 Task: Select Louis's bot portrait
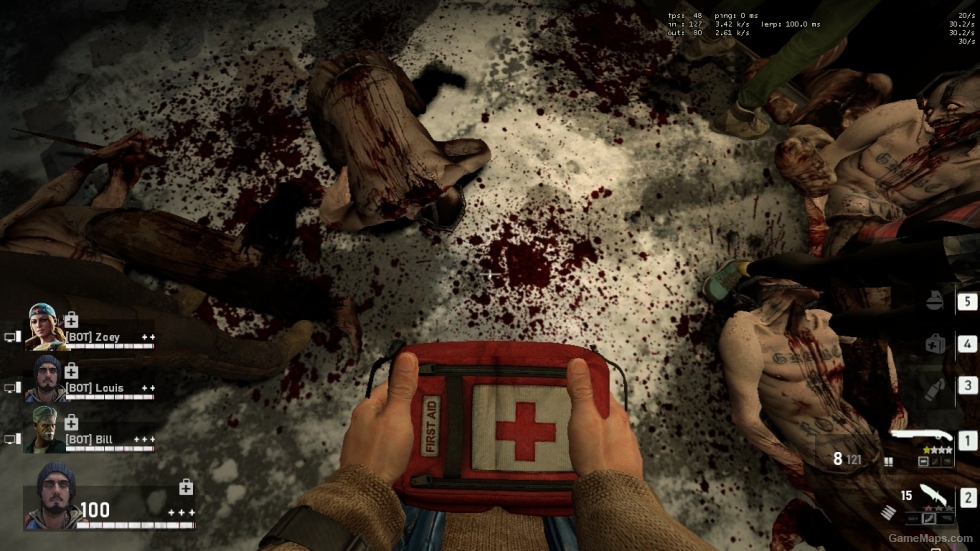coord(47,378)
